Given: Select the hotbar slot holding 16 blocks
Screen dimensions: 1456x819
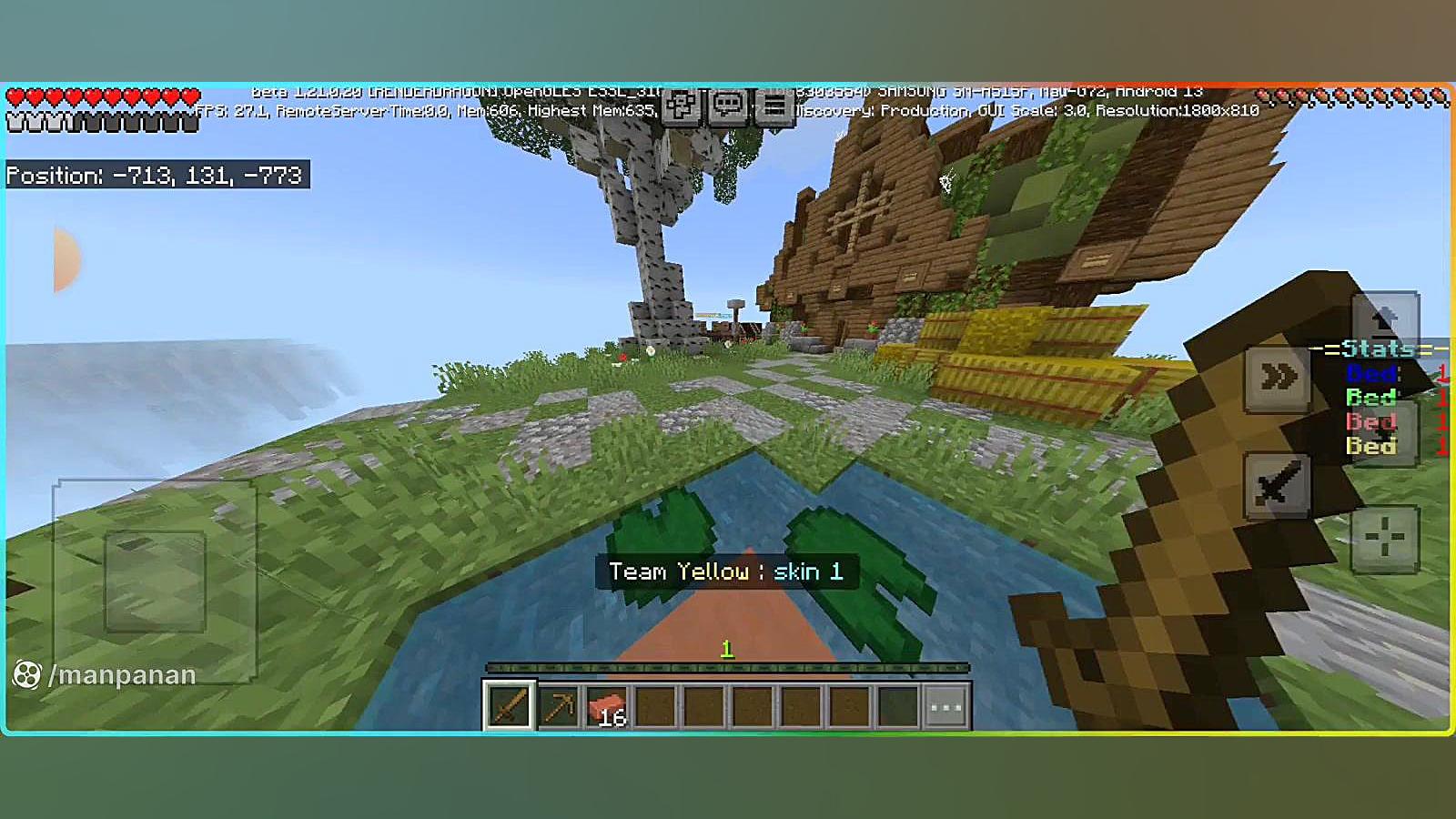Looking at the screenshot, I should tap(607, 705).
